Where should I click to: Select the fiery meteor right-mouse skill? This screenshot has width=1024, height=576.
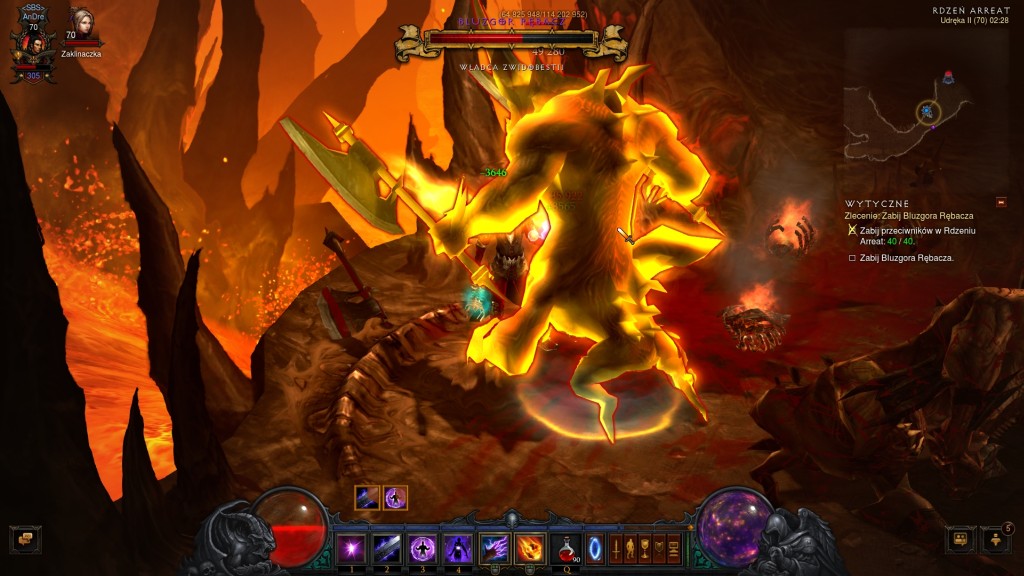(530, 549)
